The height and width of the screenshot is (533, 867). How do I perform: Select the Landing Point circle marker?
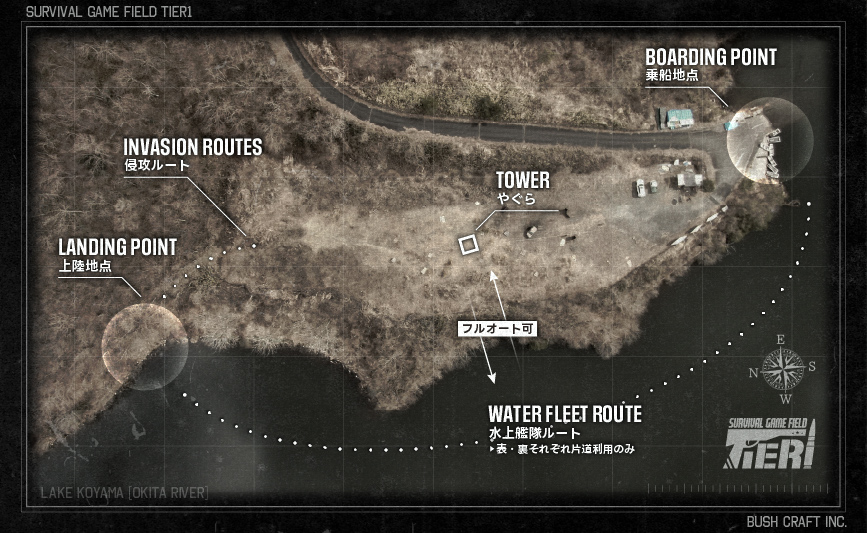tap(145, 345)
